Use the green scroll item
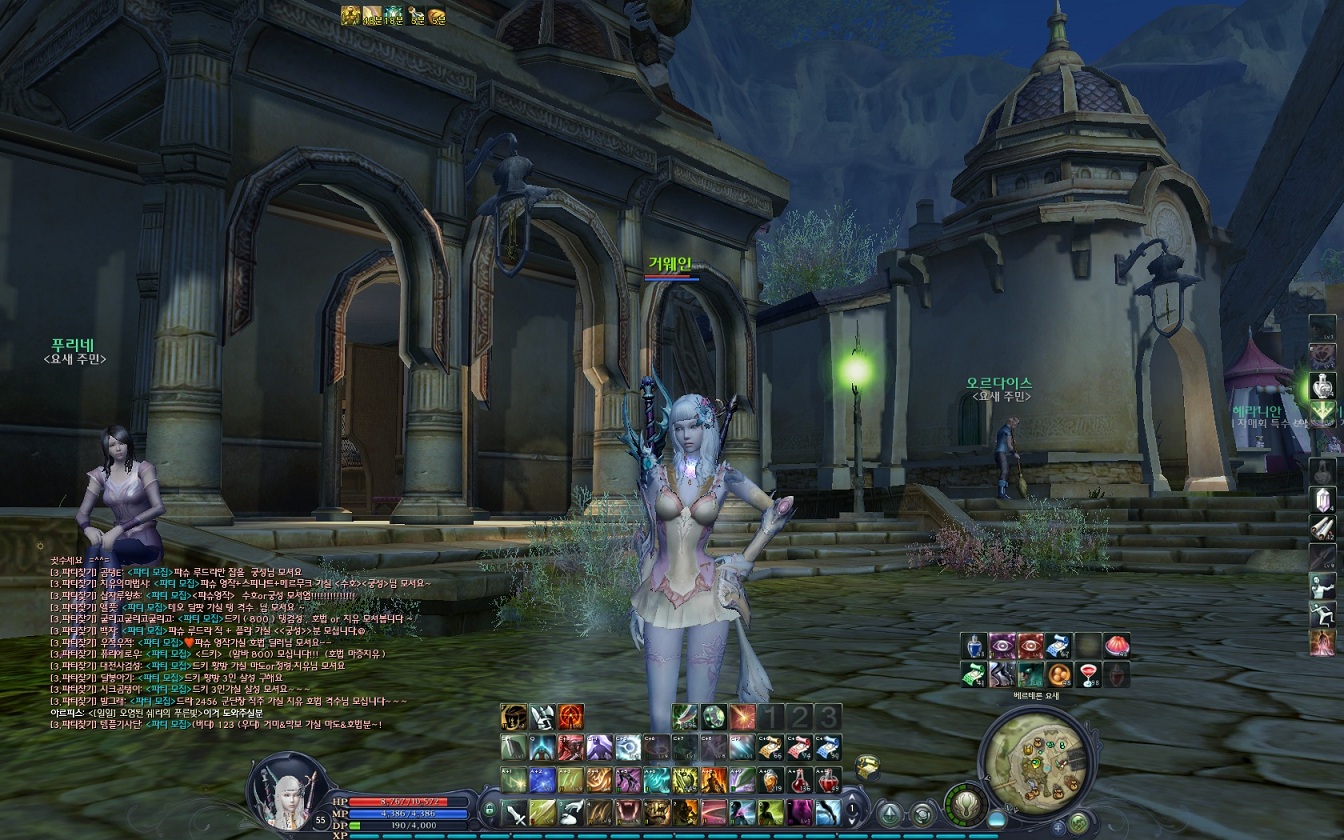1344x840 pixels. pyautogui.click(x=975, y=674)
